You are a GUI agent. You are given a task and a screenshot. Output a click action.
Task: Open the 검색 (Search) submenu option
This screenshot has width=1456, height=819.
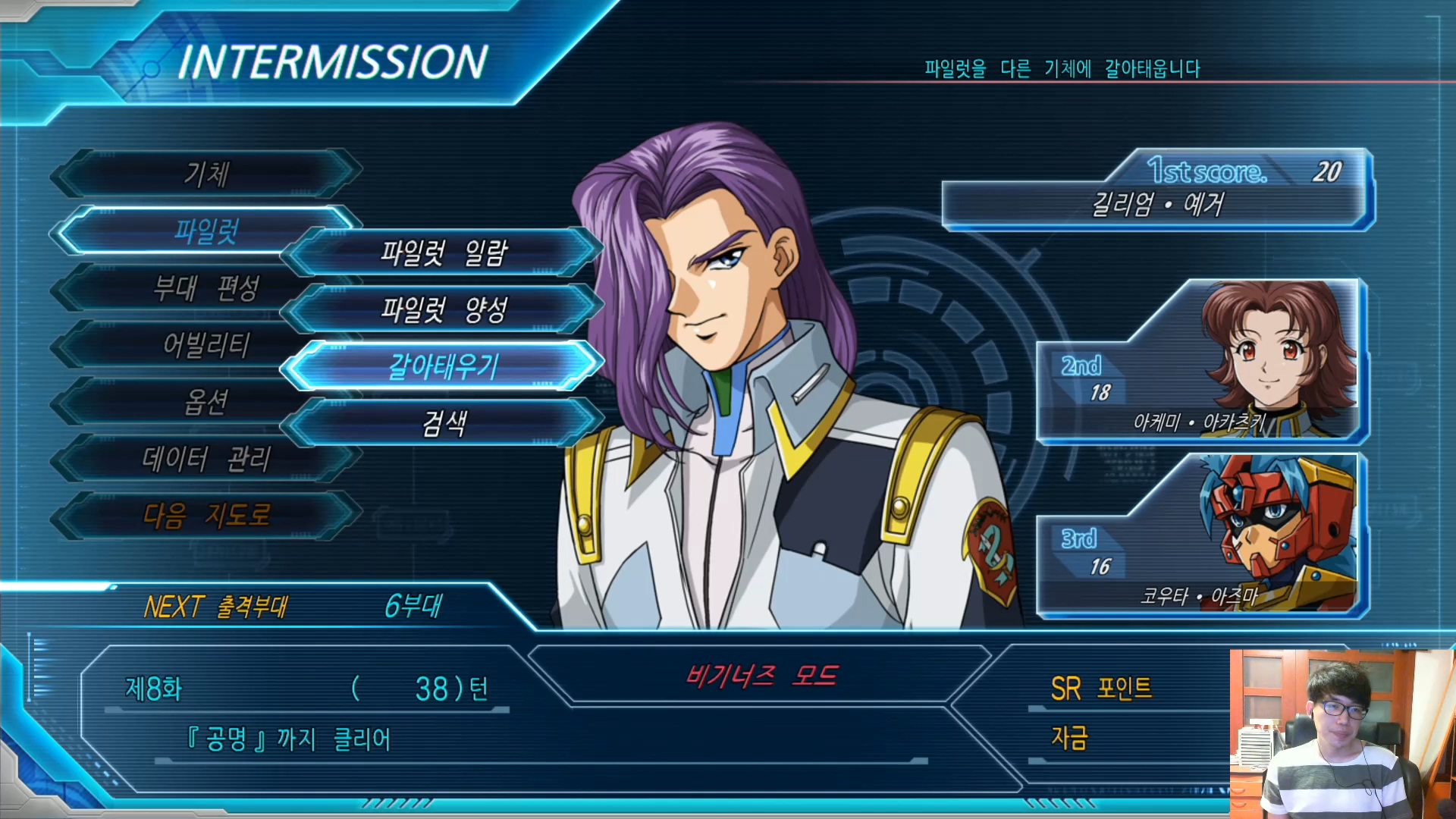[x=444, y=423]
